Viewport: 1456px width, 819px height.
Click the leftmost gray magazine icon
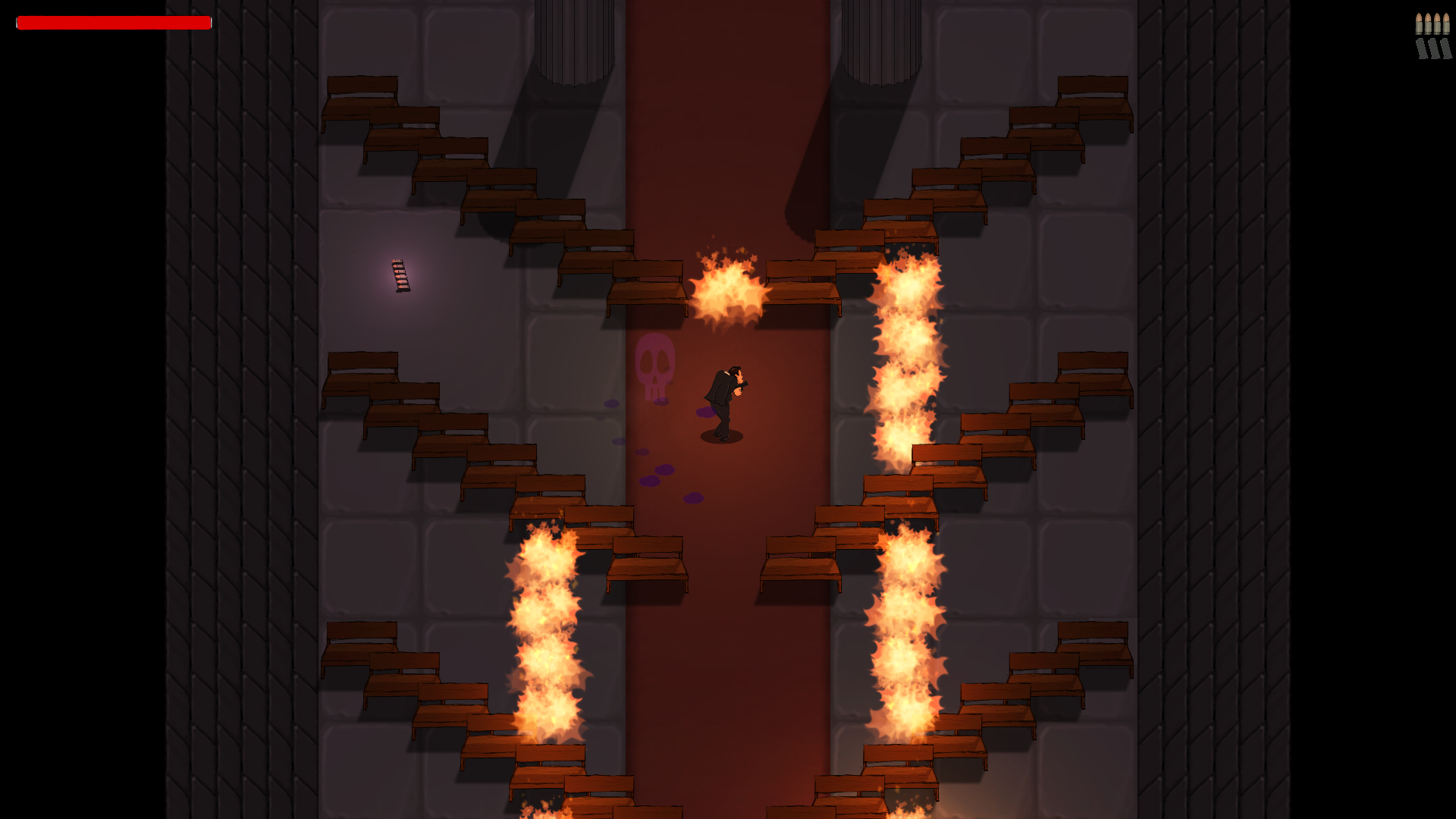pyautogui.click(x=1421, y=49)
